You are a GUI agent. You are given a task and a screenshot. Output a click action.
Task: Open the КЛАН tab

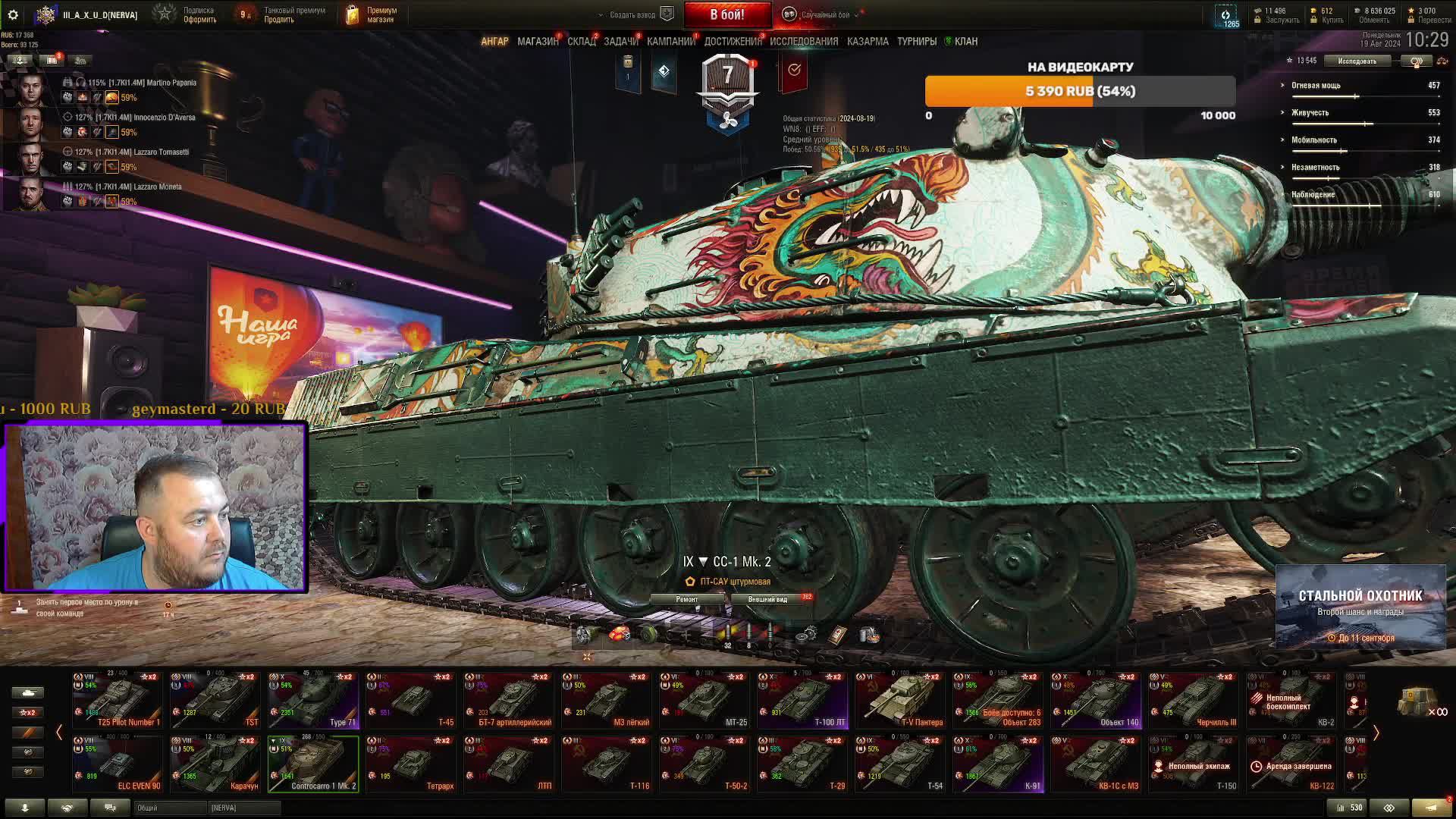[965, 42]
